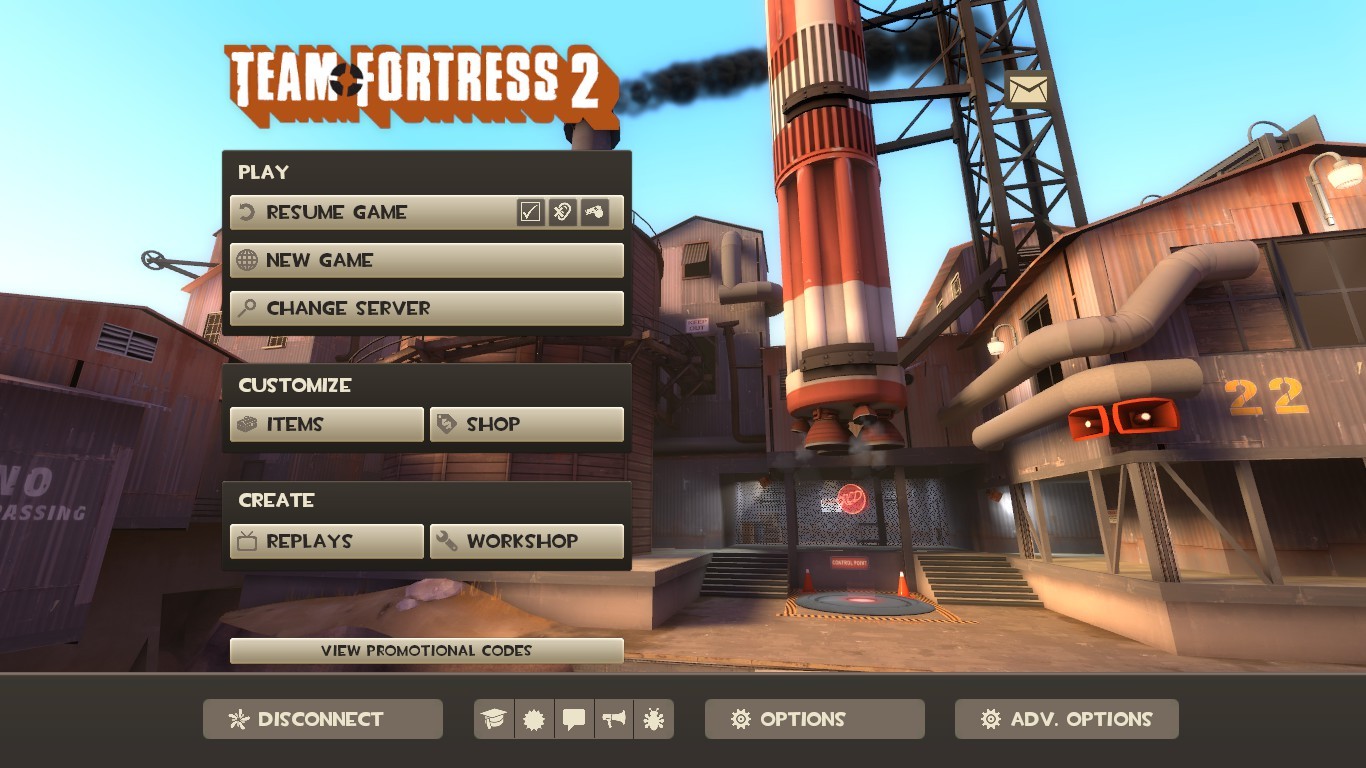Toggle the checkmark box next to Resume Game
This screenshot has height=768, width=1366.
(528, 211)
